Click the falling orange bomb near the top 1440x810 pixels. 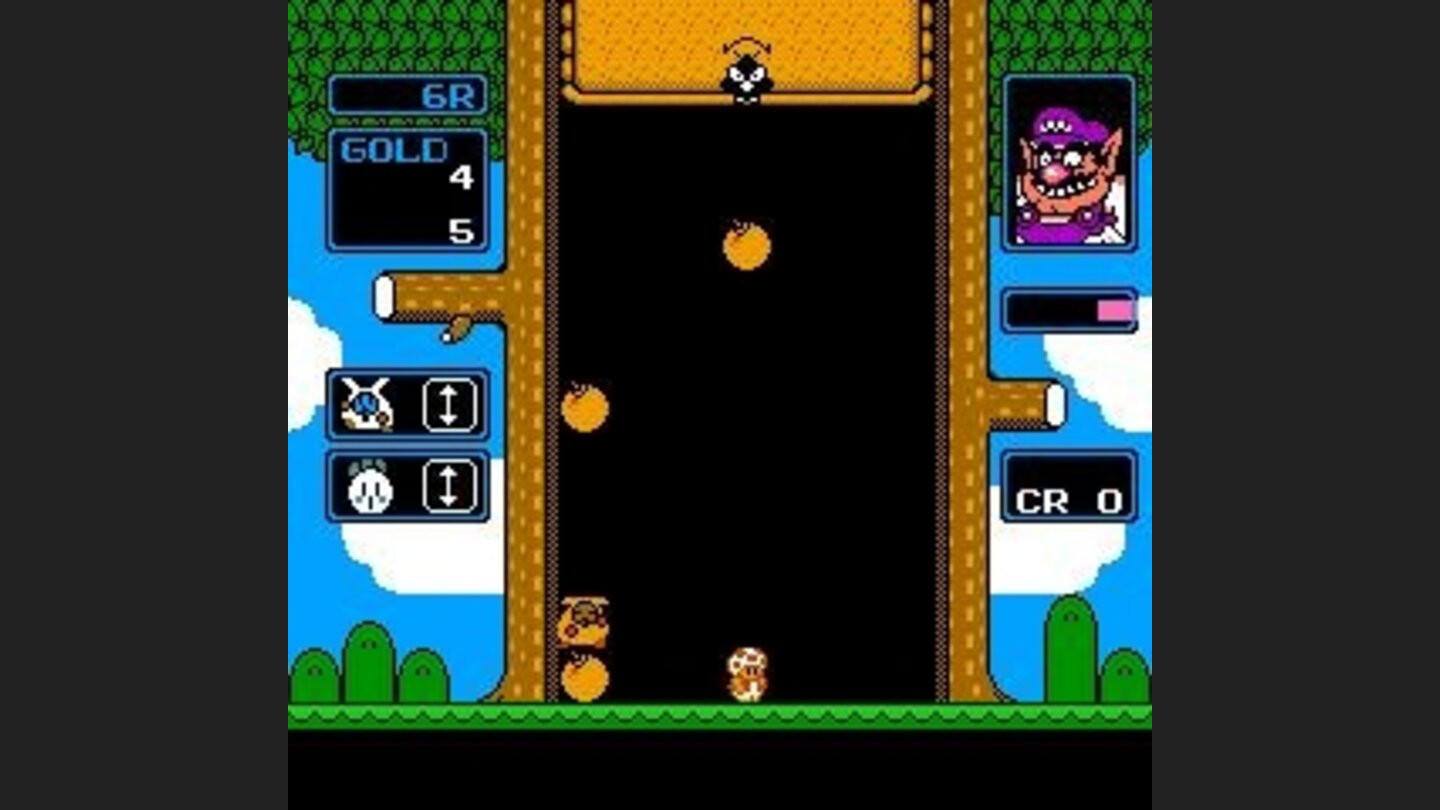(x=745, y=248)
